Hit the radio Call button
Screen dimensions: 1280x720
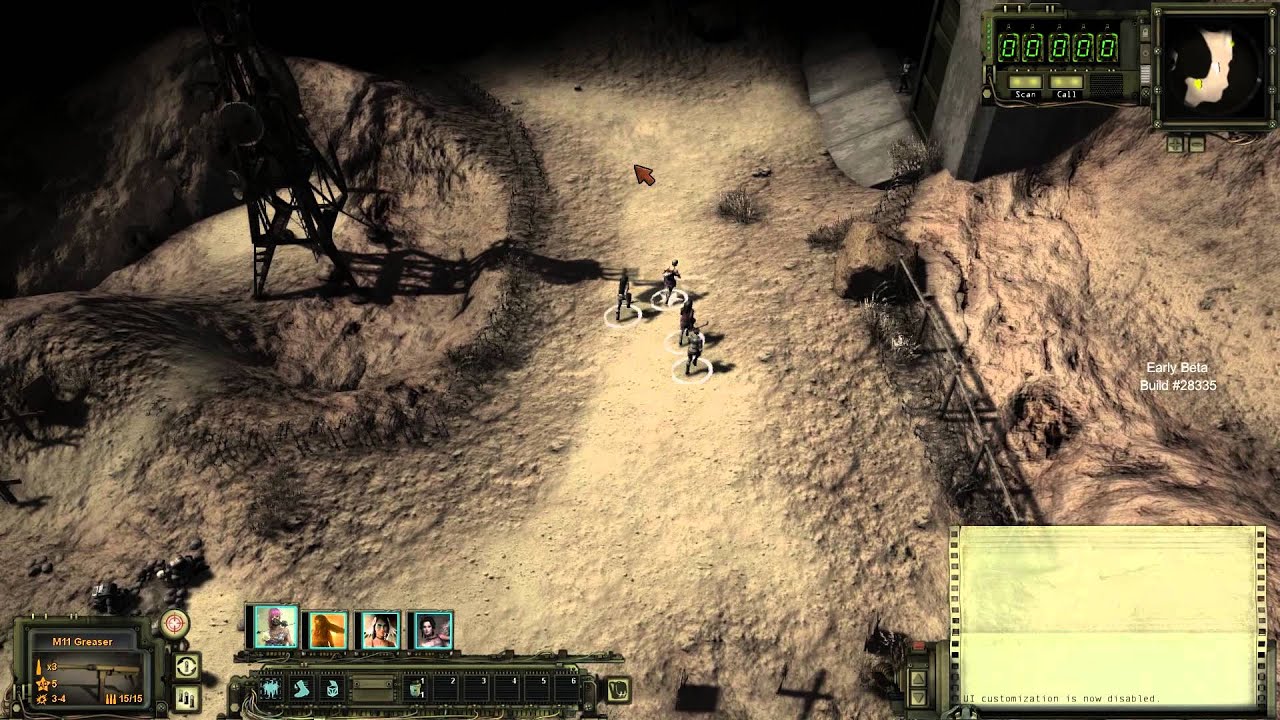tap(1067, 83)
